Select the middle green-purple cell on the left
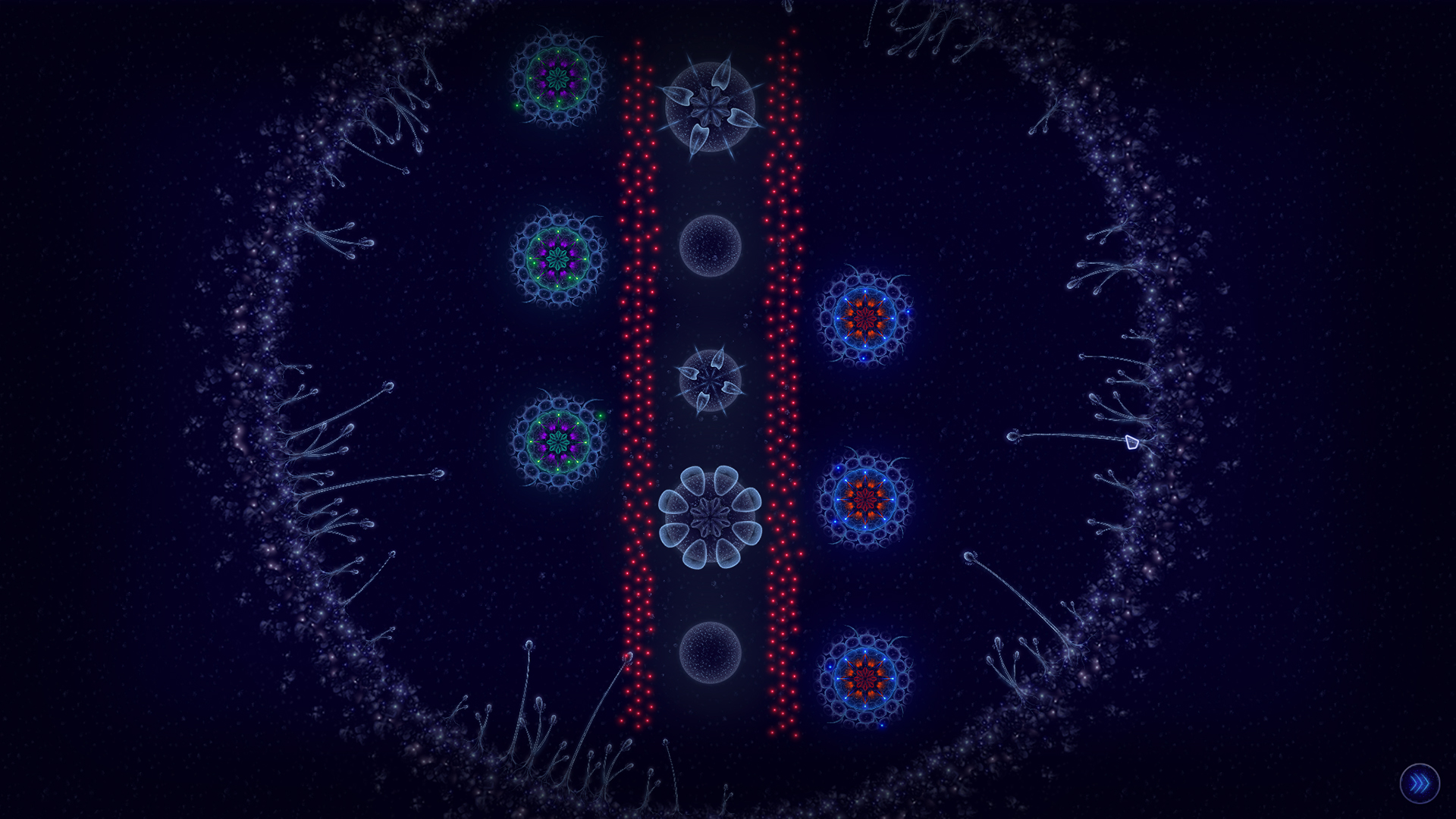This screenshot has height=819, width=1456. click(560, 258)
